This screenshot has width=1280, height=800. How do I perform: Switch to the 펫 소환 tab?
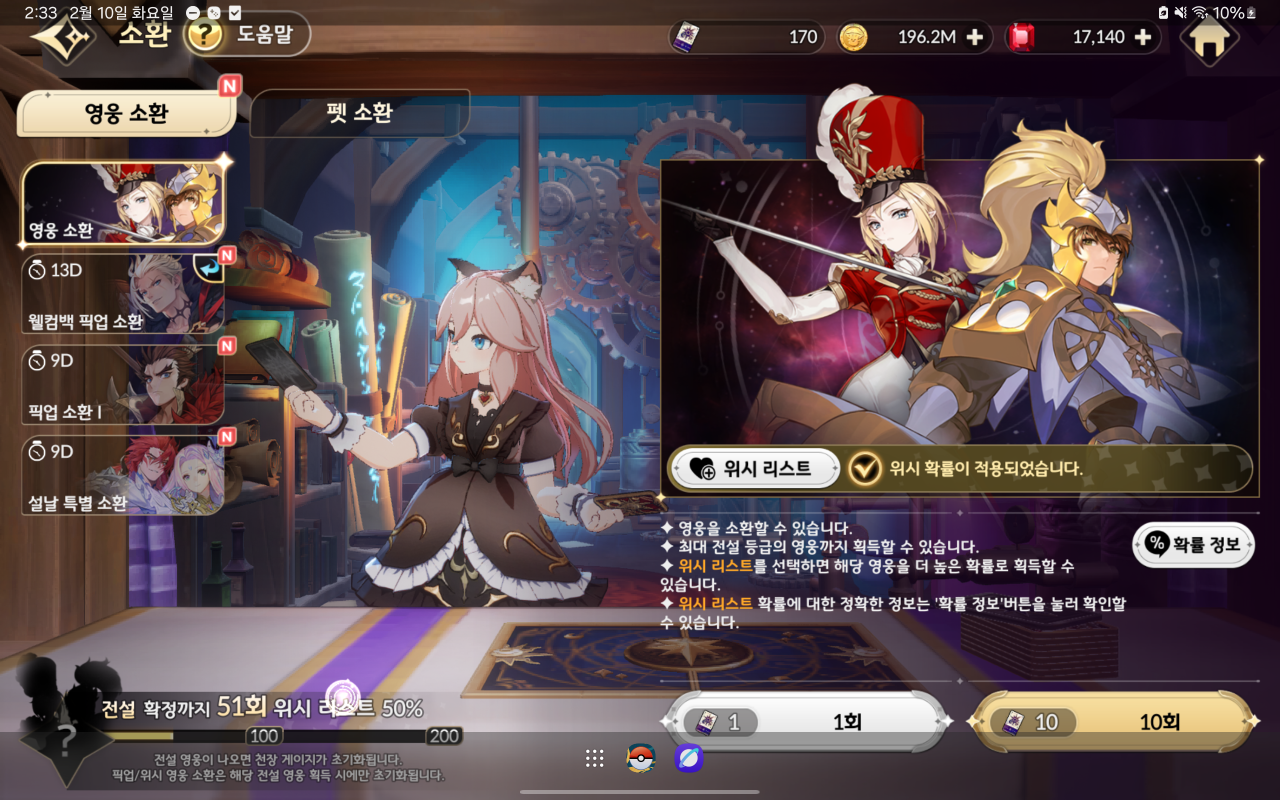360,113
